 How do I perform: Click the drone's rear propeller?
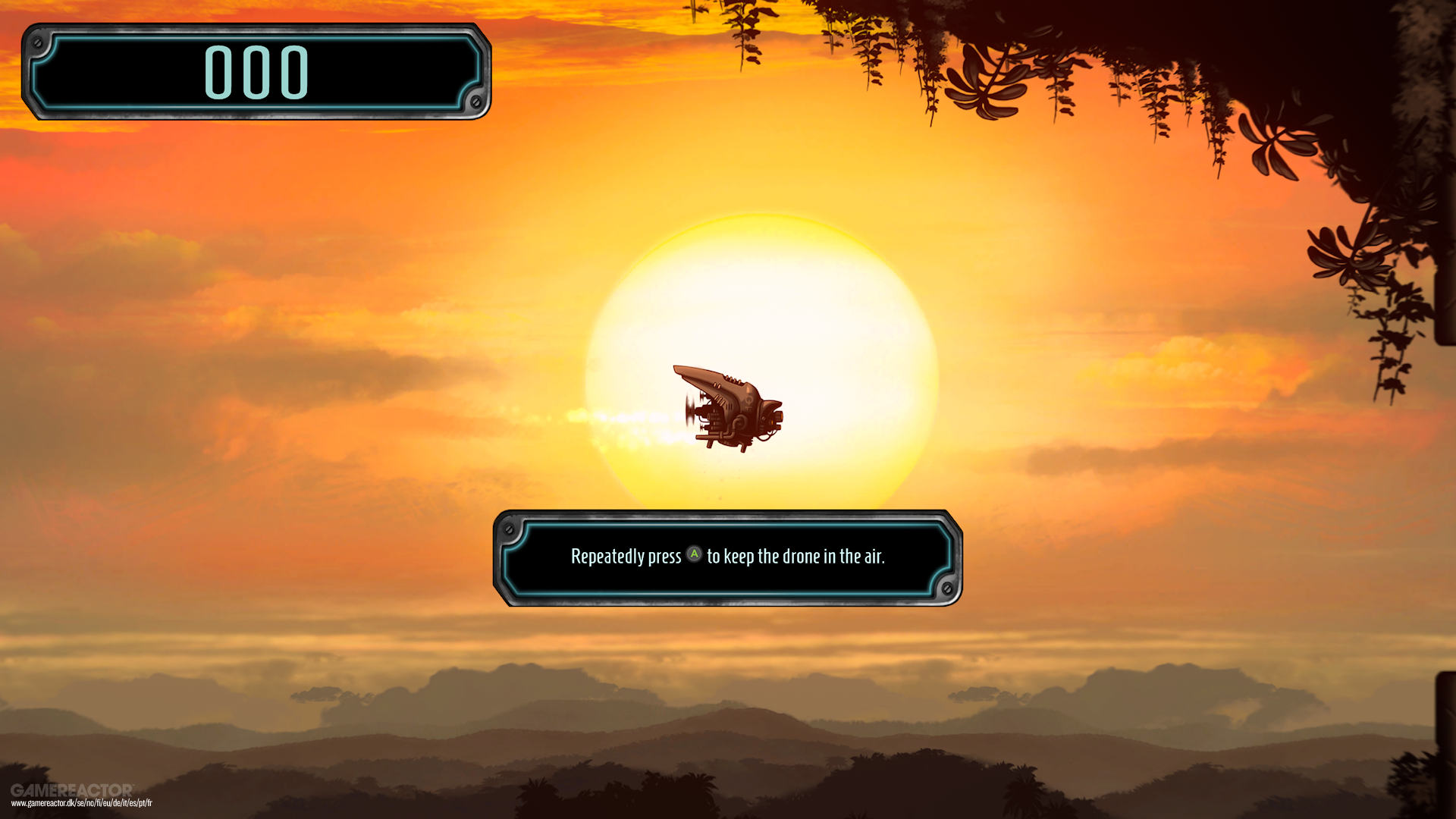coord(691,407)
